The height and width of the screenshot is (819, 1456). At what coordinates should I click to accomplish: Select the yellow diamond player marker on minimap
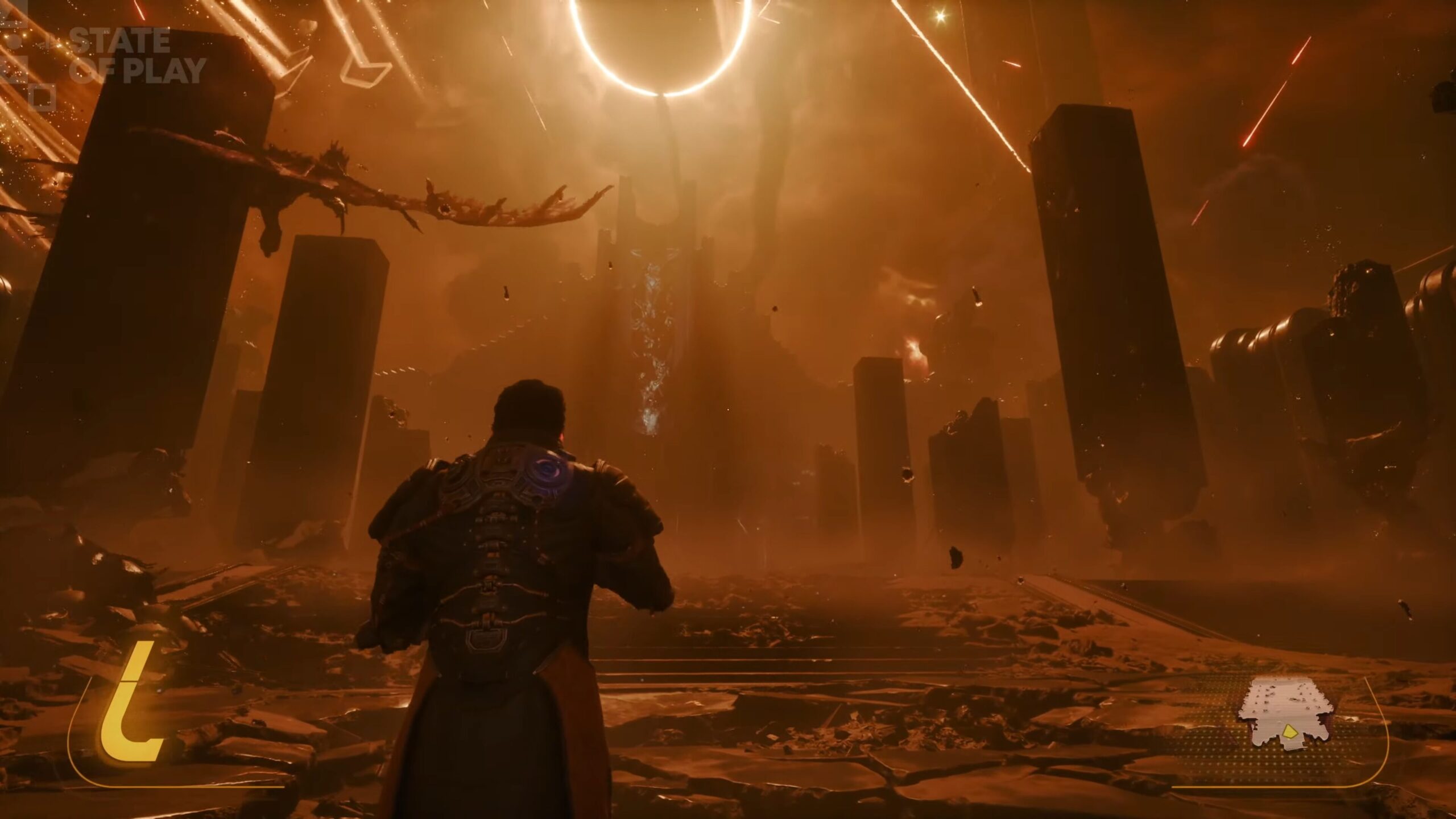(x=1289, y=733)
